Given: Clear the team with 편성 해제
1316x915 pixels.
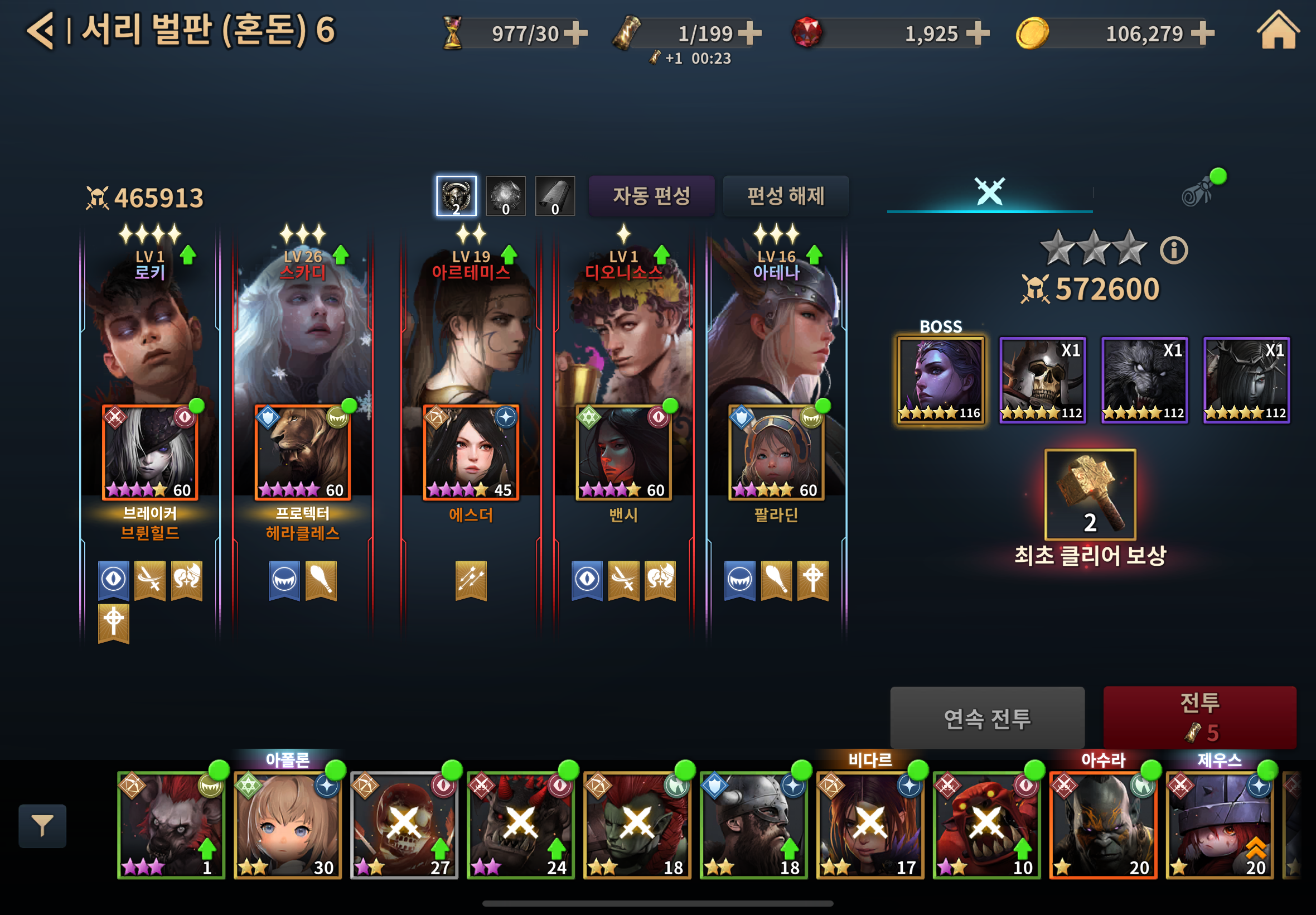Looking at the screenshot, I should [786, 196].
